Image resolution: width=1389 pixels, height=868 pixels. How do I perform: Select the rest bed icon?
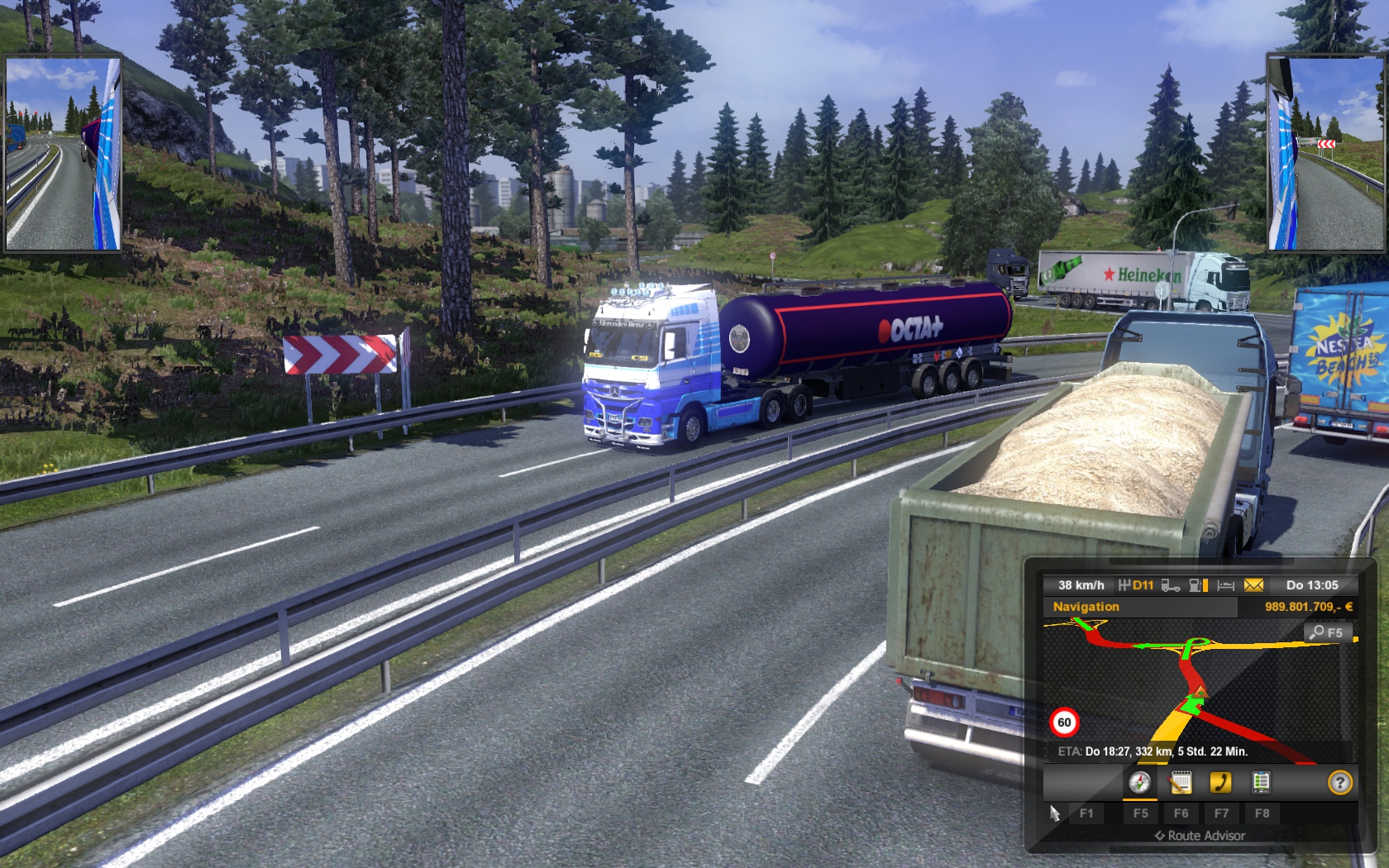tap(1226, 585)
